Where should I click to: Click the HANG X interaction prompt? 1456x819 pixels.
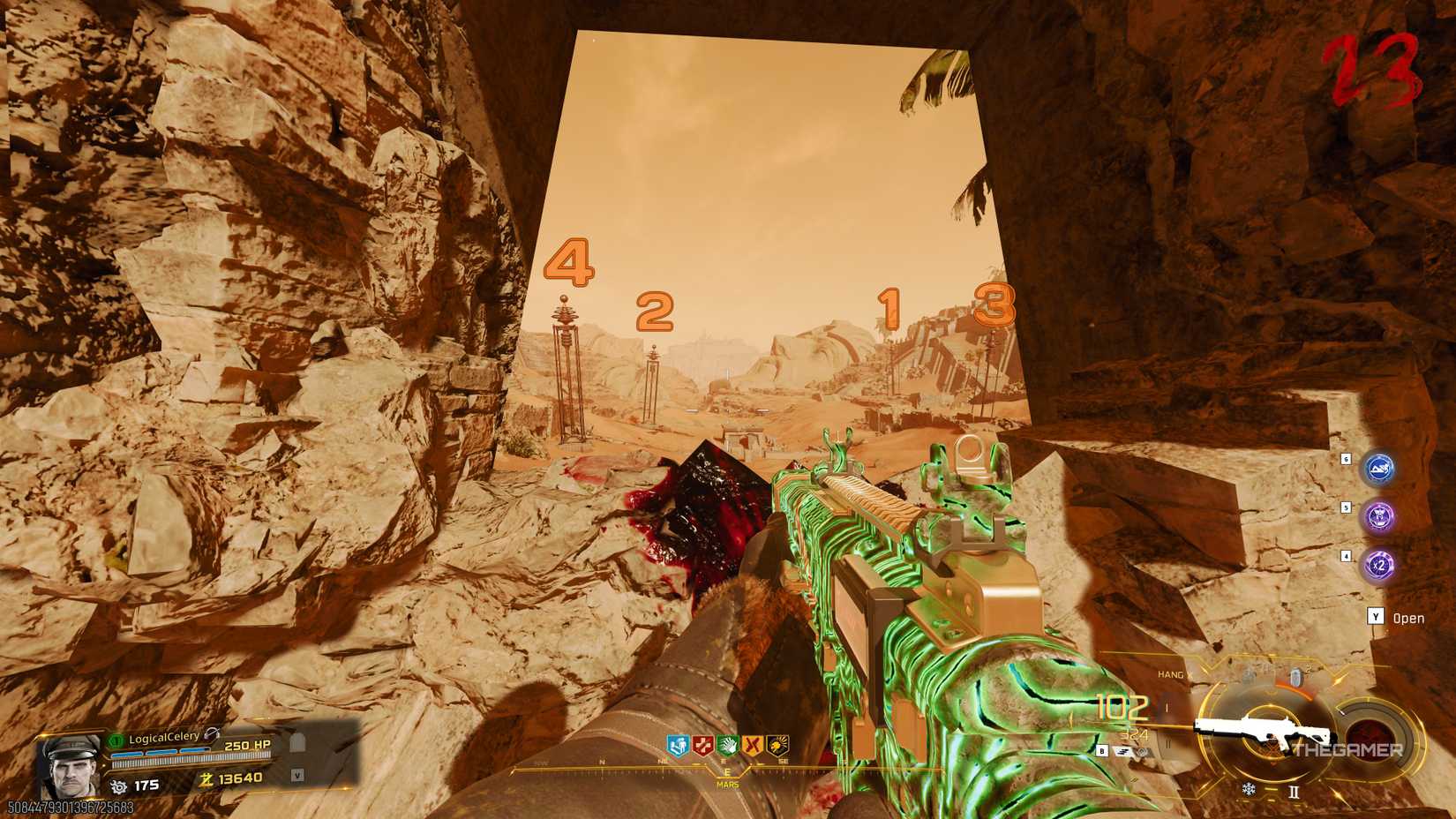click(x=1175, y=674)
